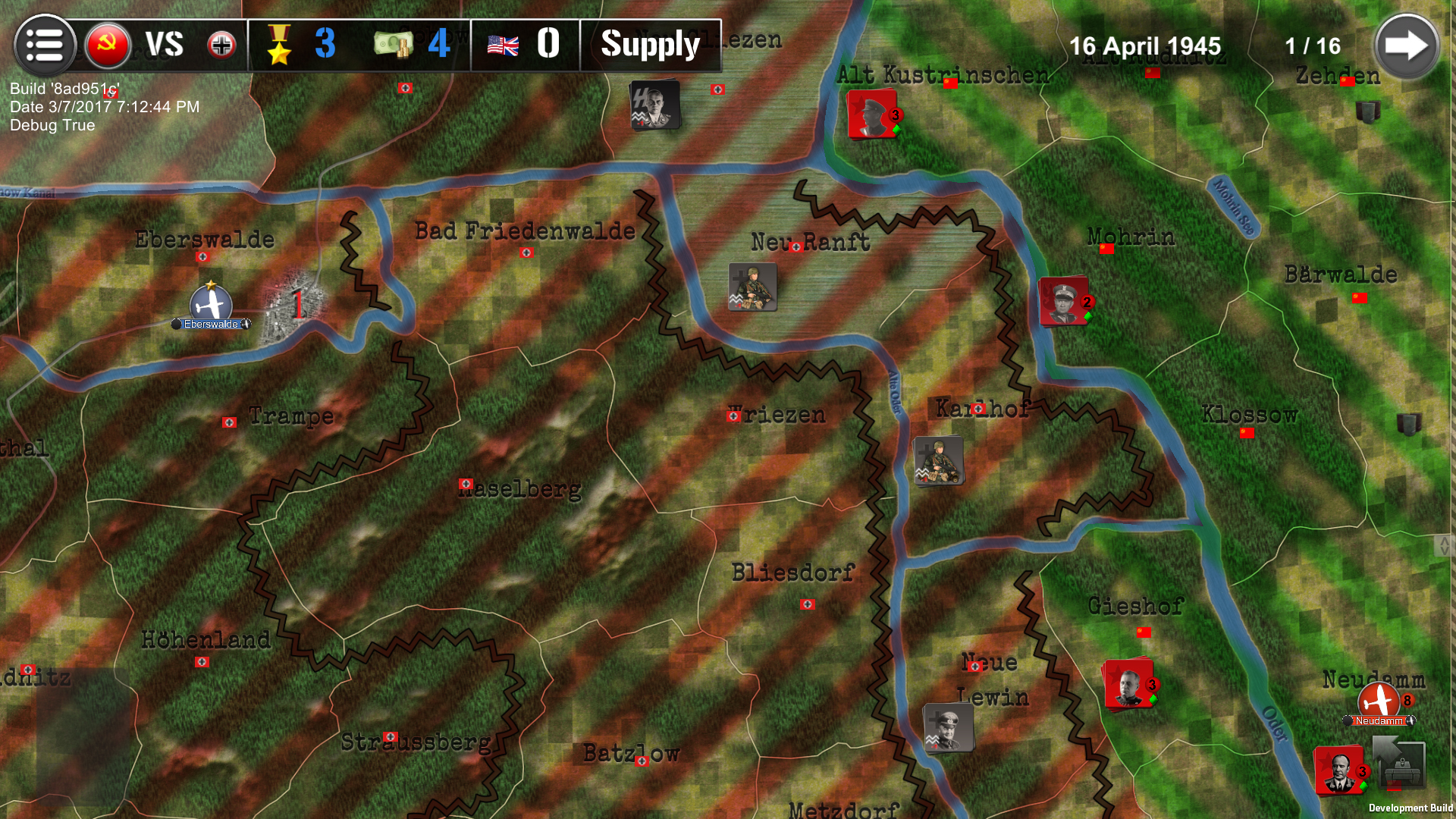This screenshot has width=1456, height=819.
Task: Select the German infantry counter near Neu Ranft
Action: (x=752, y=288)
